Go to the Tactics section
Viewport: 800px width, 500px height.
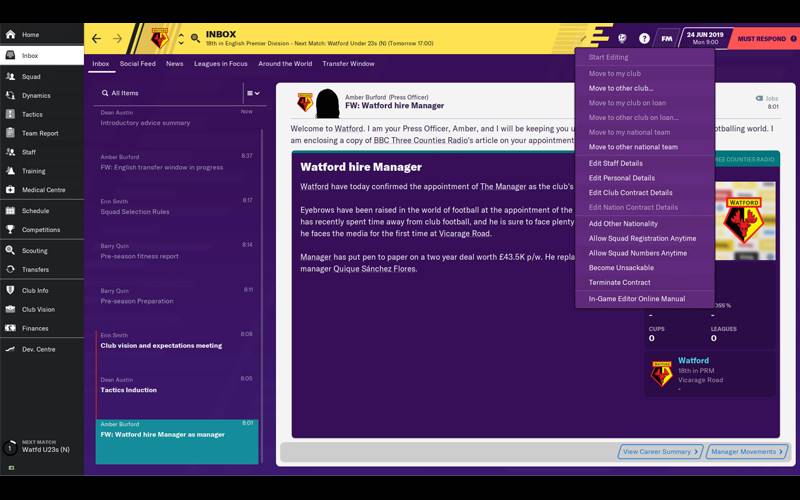[32, 114]
